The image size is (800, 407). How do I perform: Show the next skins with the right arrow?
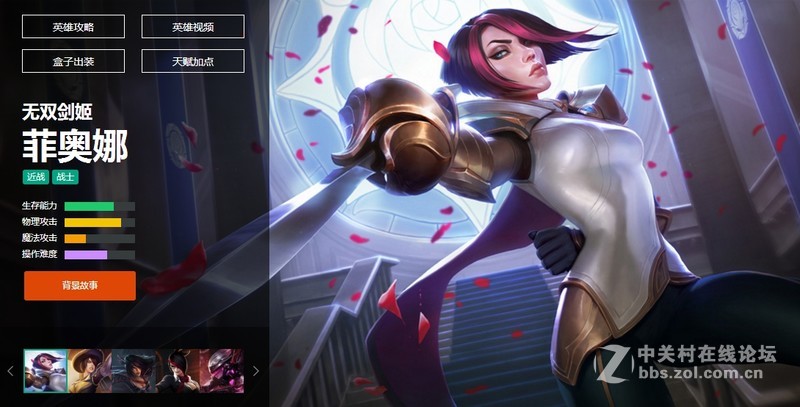256,370
